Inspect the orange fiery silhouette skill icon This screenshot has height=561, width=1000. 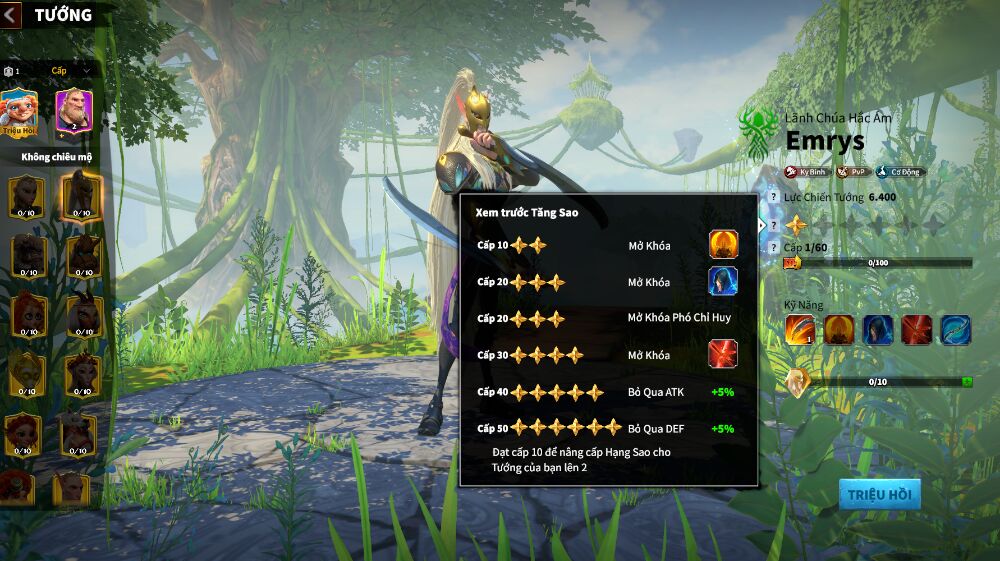point(839,329)
